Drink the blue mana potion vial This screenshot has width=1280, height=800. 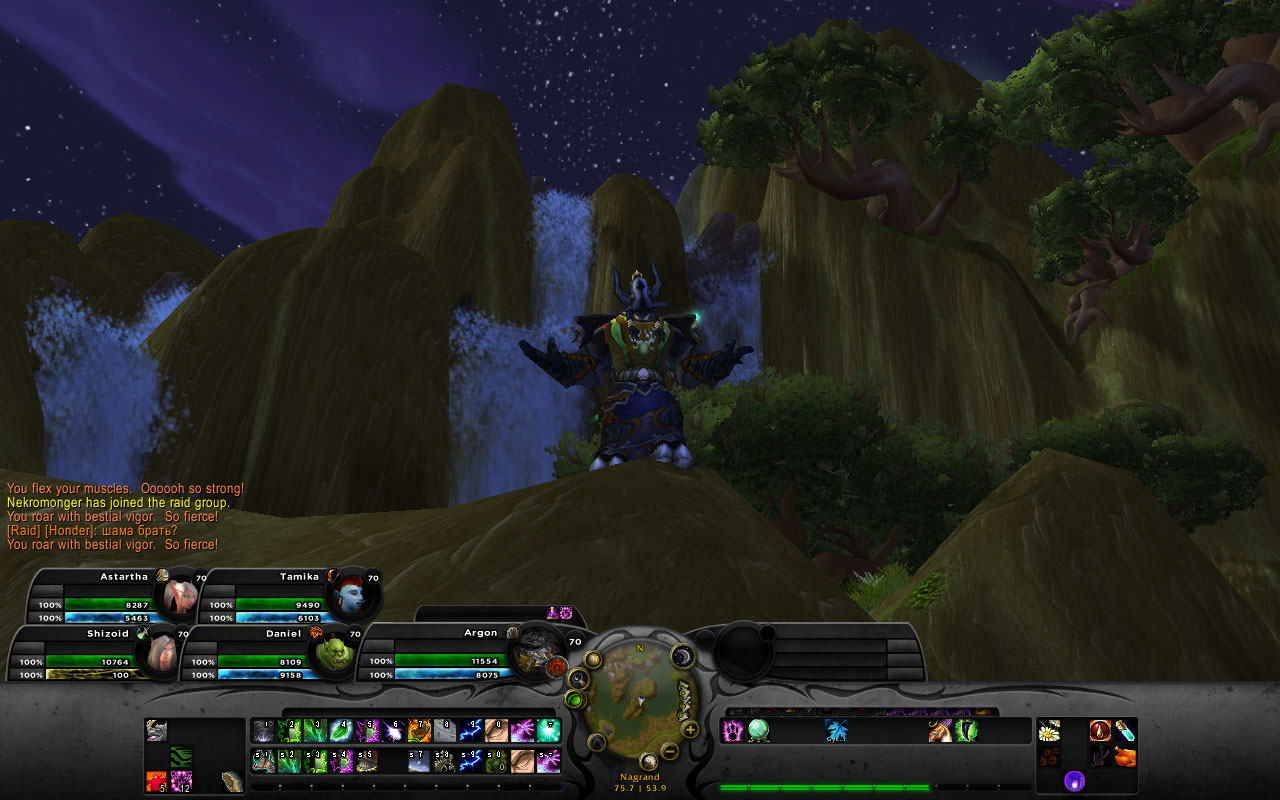tap(1125, 731)
